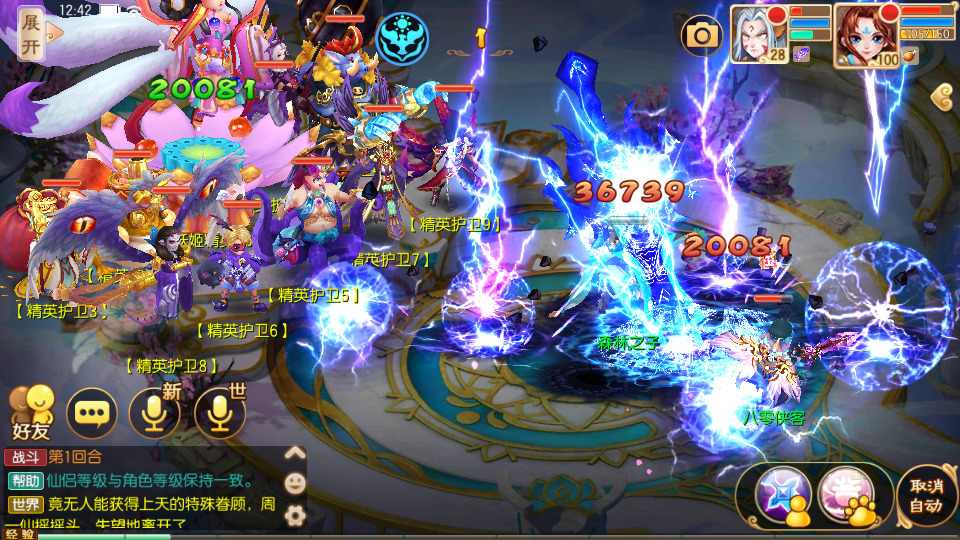Open chat settings gear icon
The image size is (960, 540).
tap(295, 515)
